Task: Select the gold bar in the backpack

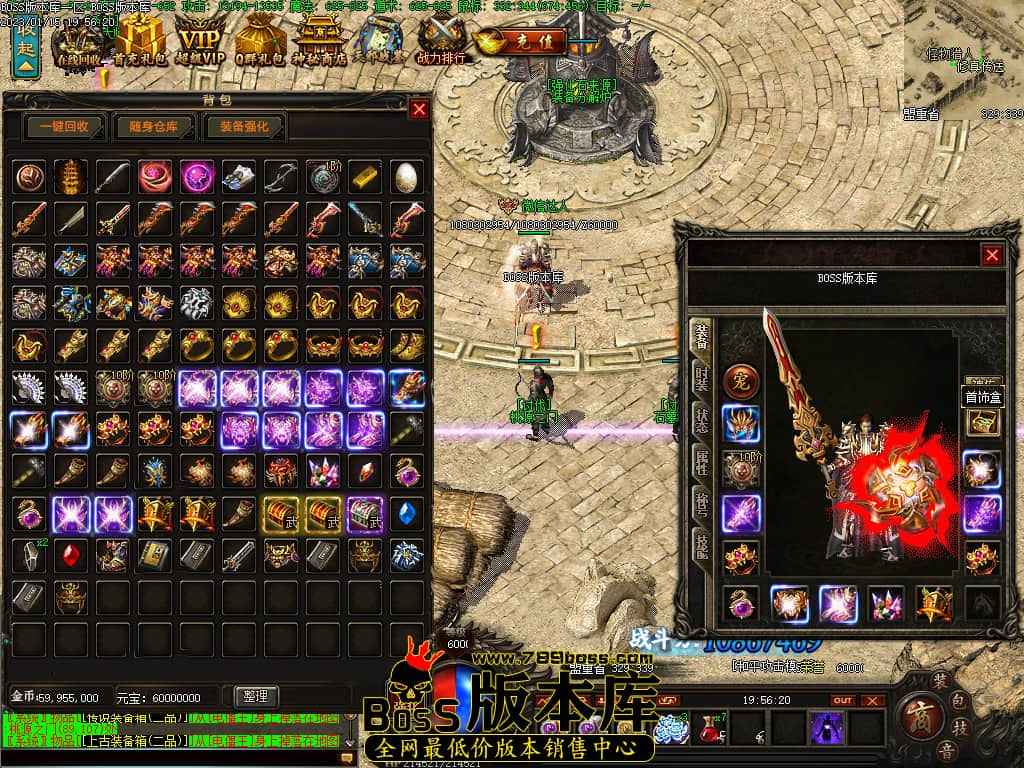Action: pos(365,176)
